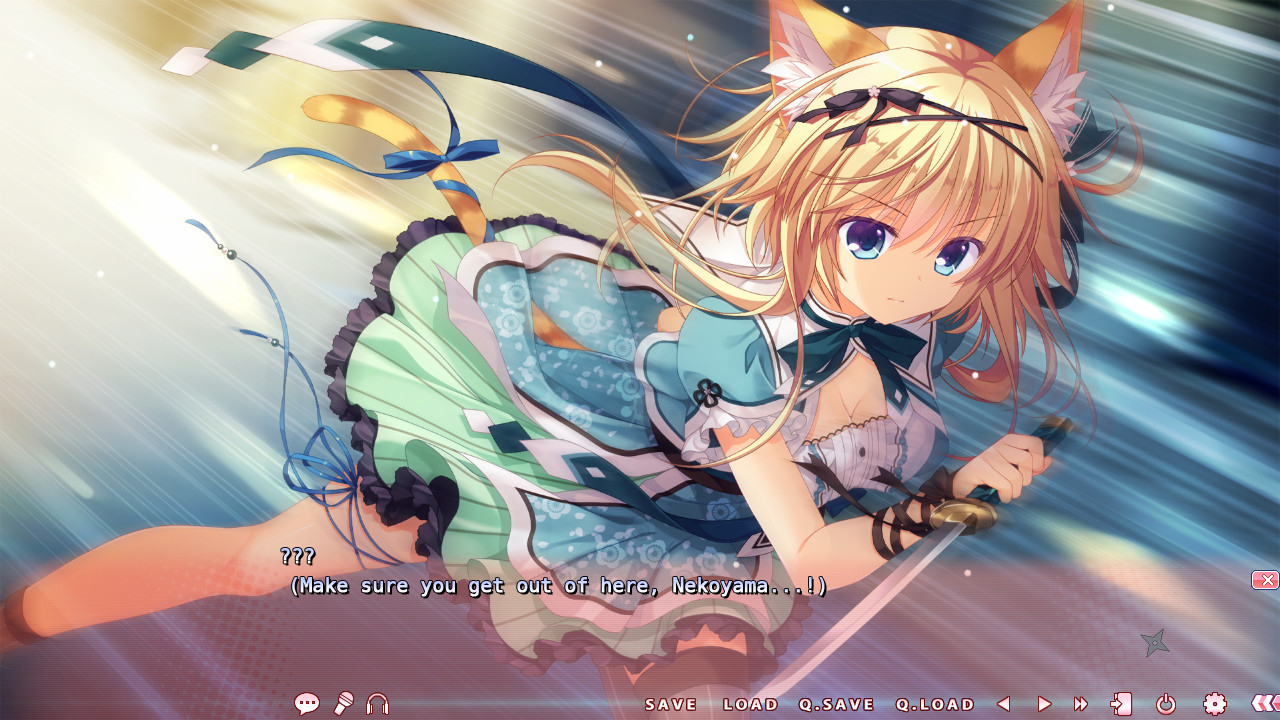This screenshot has width=1280, height=720.
Task: Go back with the left arrow
Action: point(1004,704)
